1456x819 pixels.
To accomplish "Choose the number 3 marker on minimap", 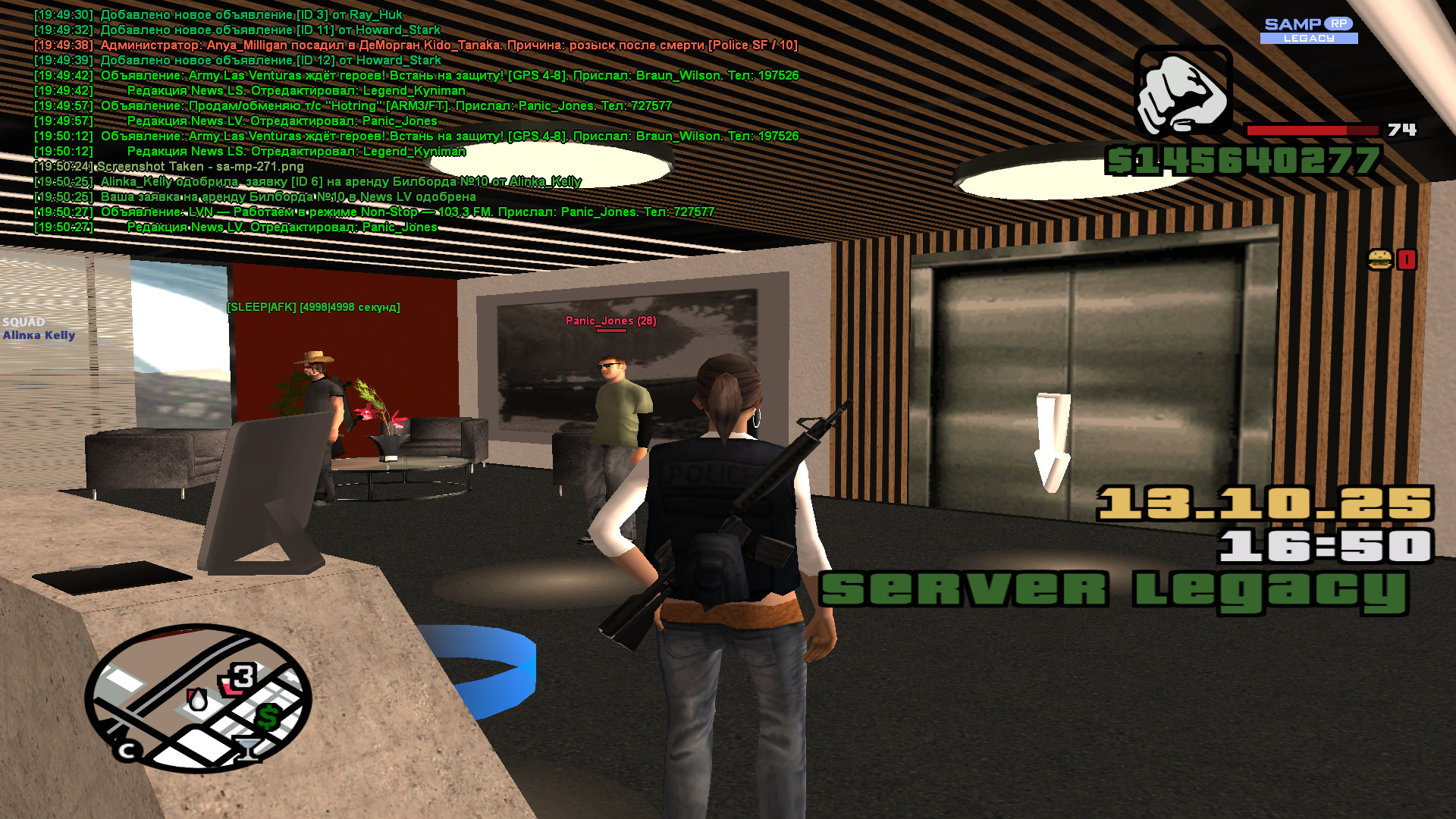I will [242, 676].
